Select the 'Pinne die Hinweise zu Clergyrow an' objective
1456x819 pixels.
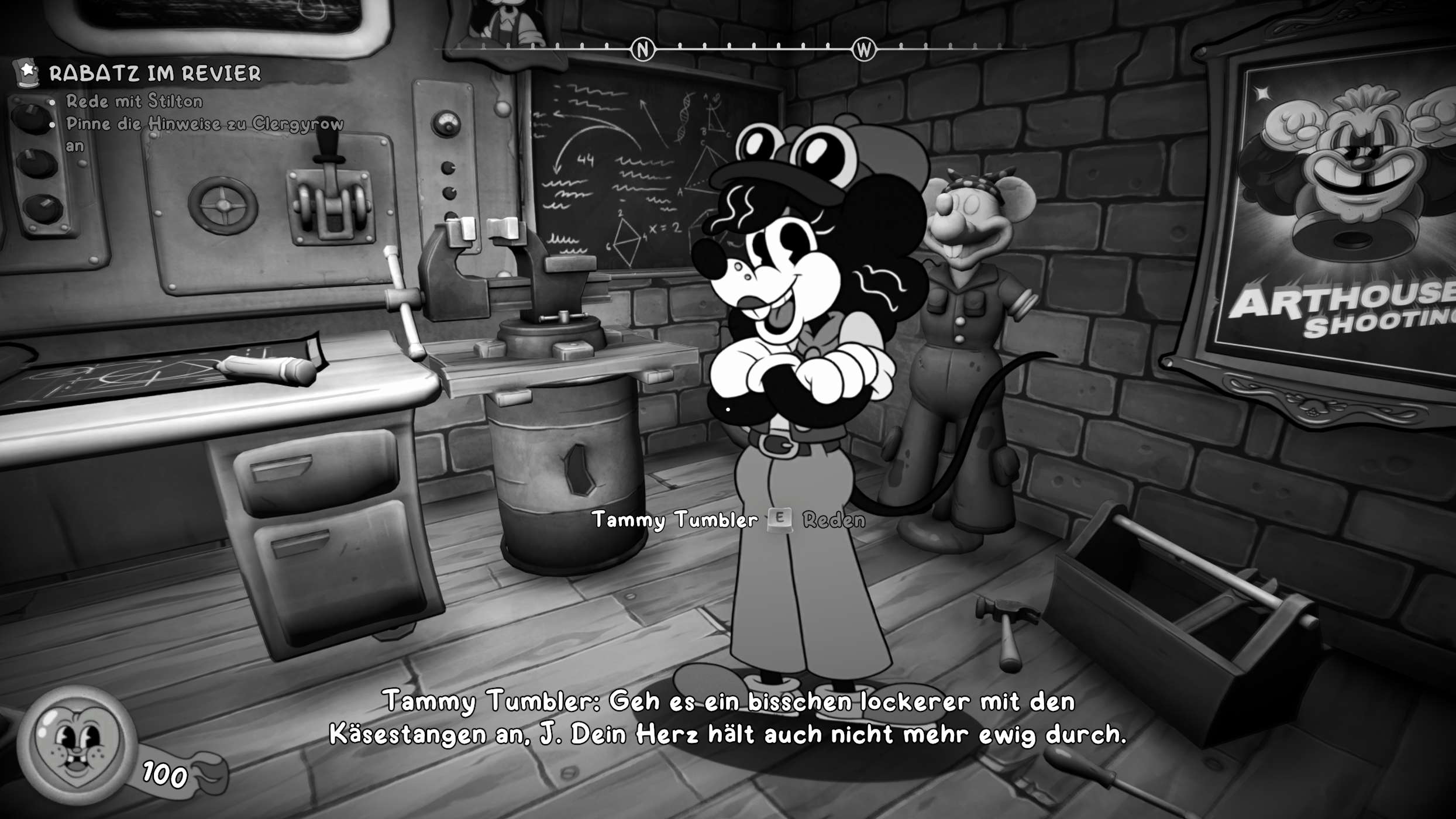(204, 124)
